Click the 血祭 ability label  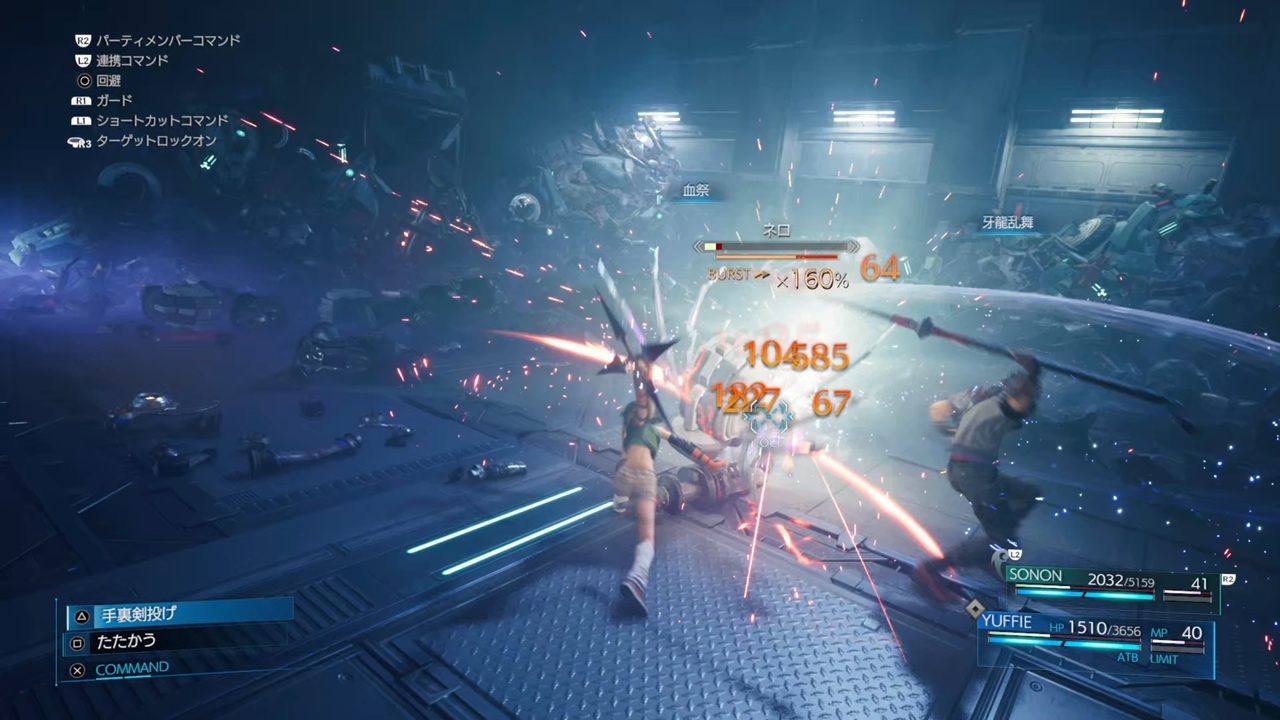695,190
